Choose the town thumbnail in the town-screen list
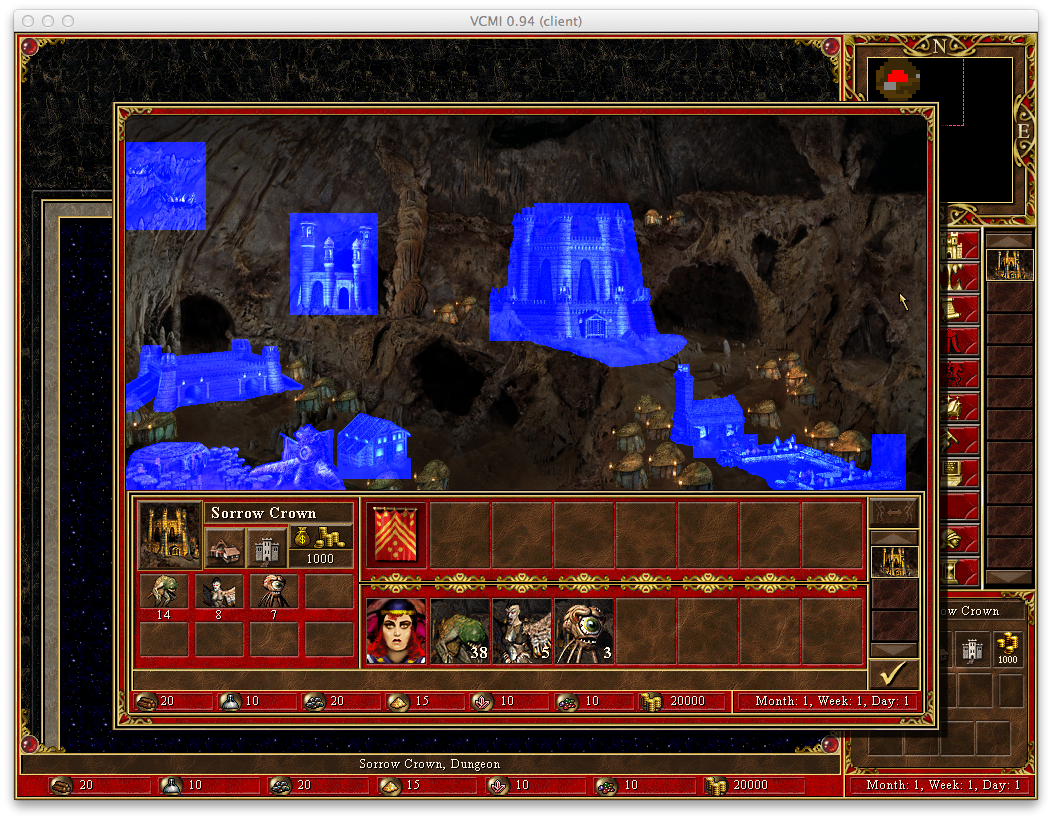1052x820 pixels. pos(894,561)
